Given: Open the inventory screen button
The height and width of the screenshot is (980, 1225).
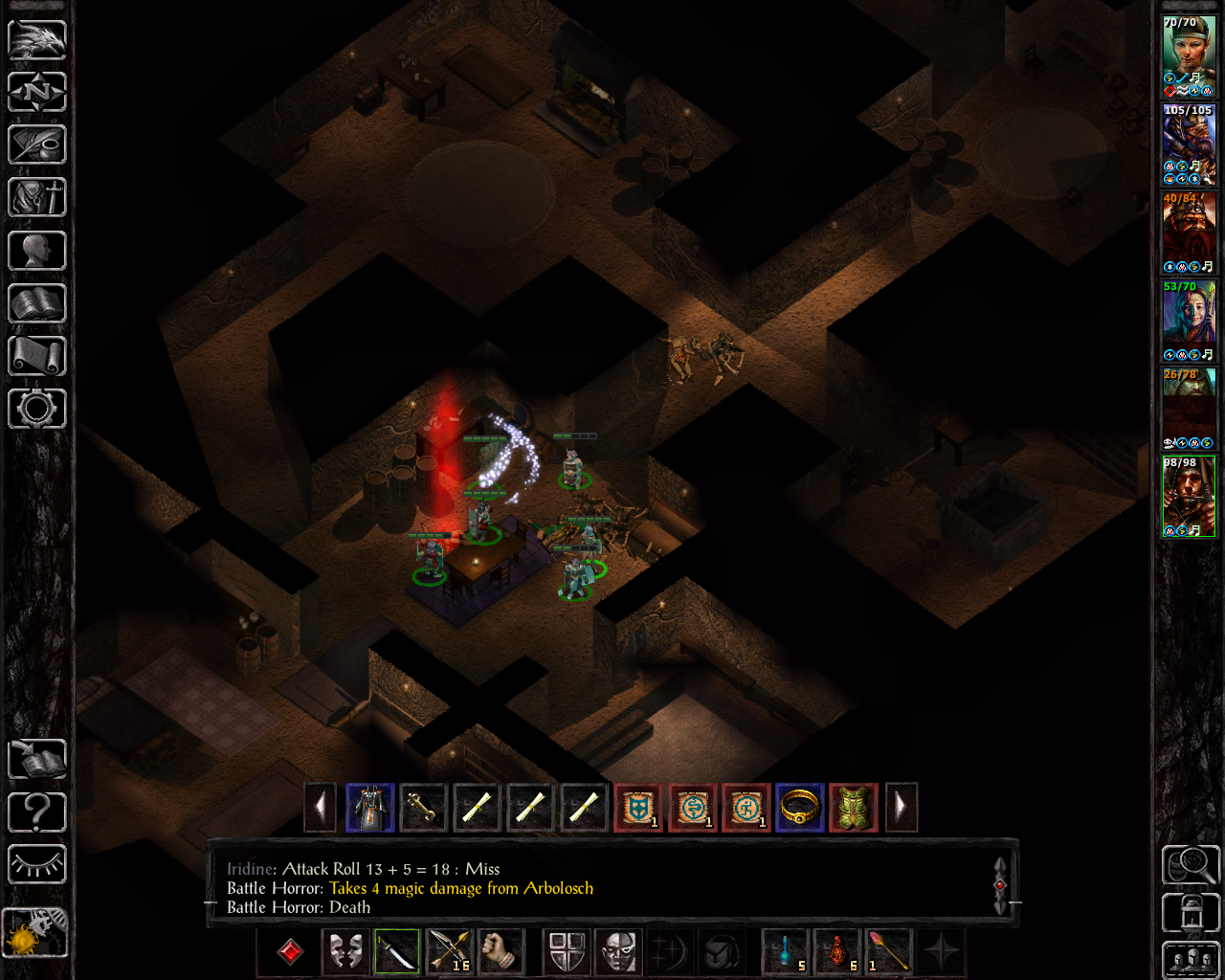Looking at the screenshot, I should click(x=37, y=198).
